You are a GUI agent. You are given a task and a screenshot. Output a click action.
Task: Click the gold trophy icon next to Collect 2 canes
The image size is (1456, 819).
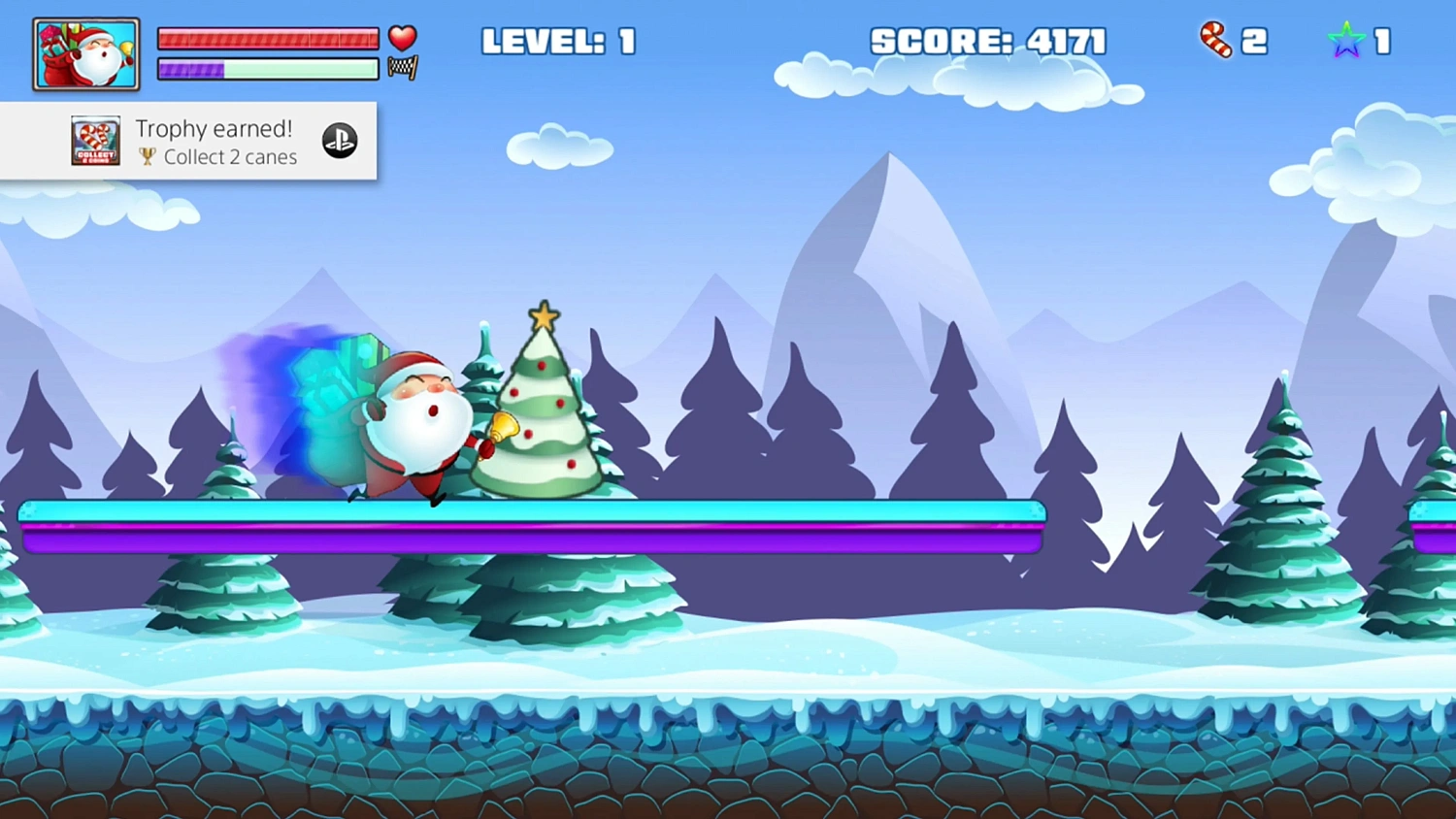point(148,157)
